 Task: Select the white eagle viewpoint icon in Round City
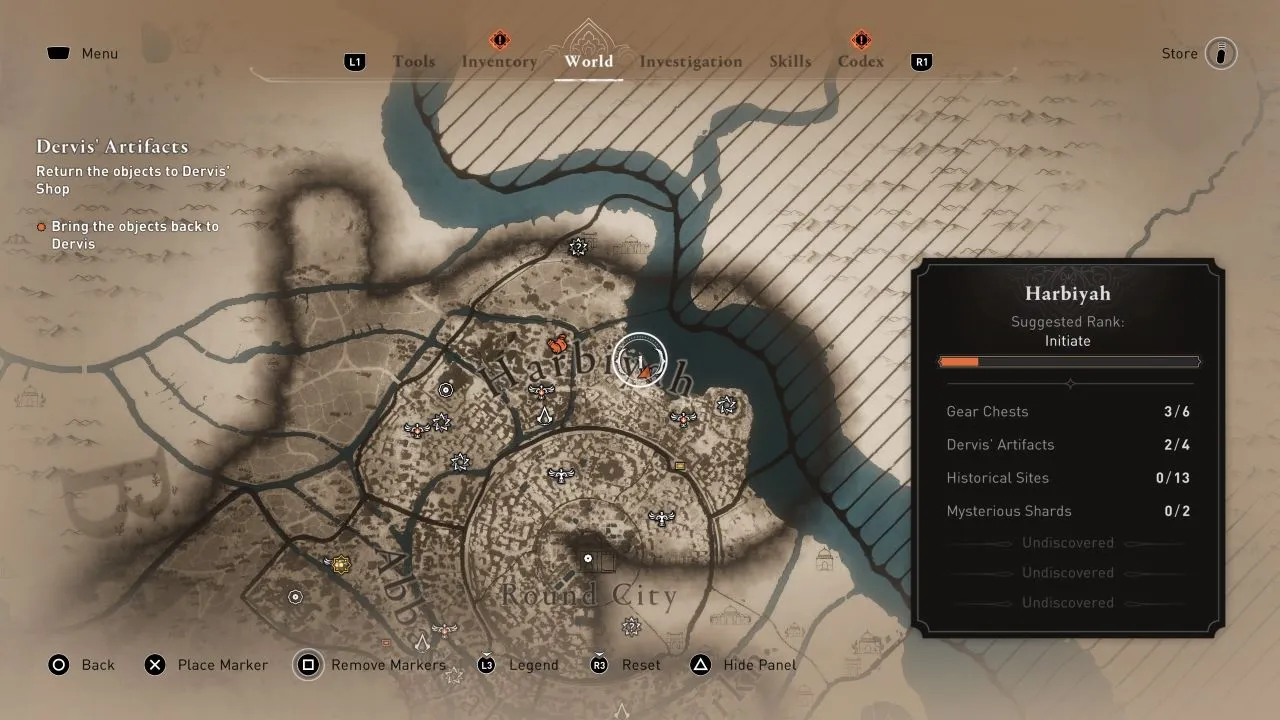coord(662,515)
